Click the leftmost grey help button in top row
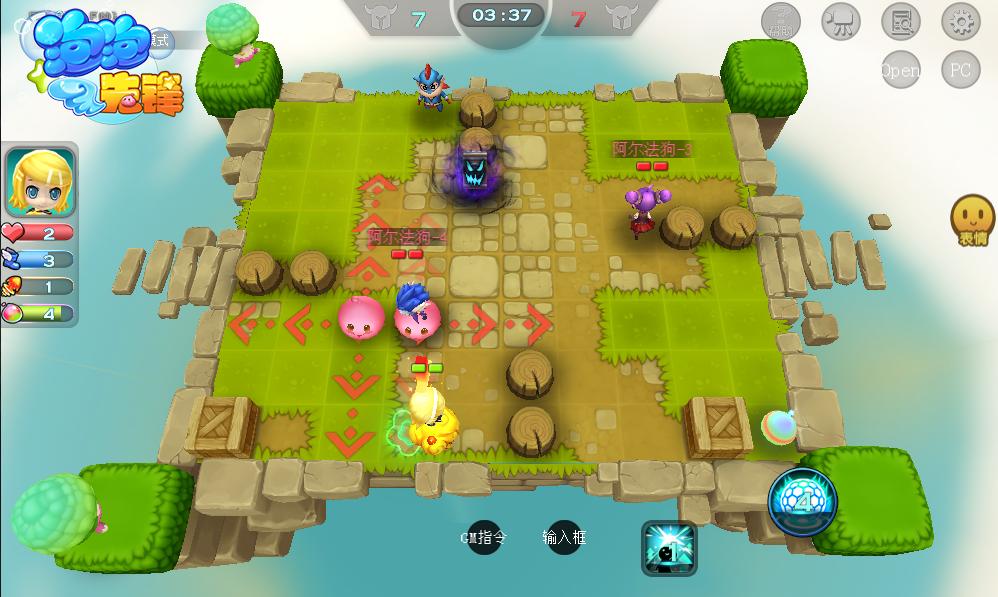Image resolution: width=998 pixels, height=597 pixels. [780, 21]
